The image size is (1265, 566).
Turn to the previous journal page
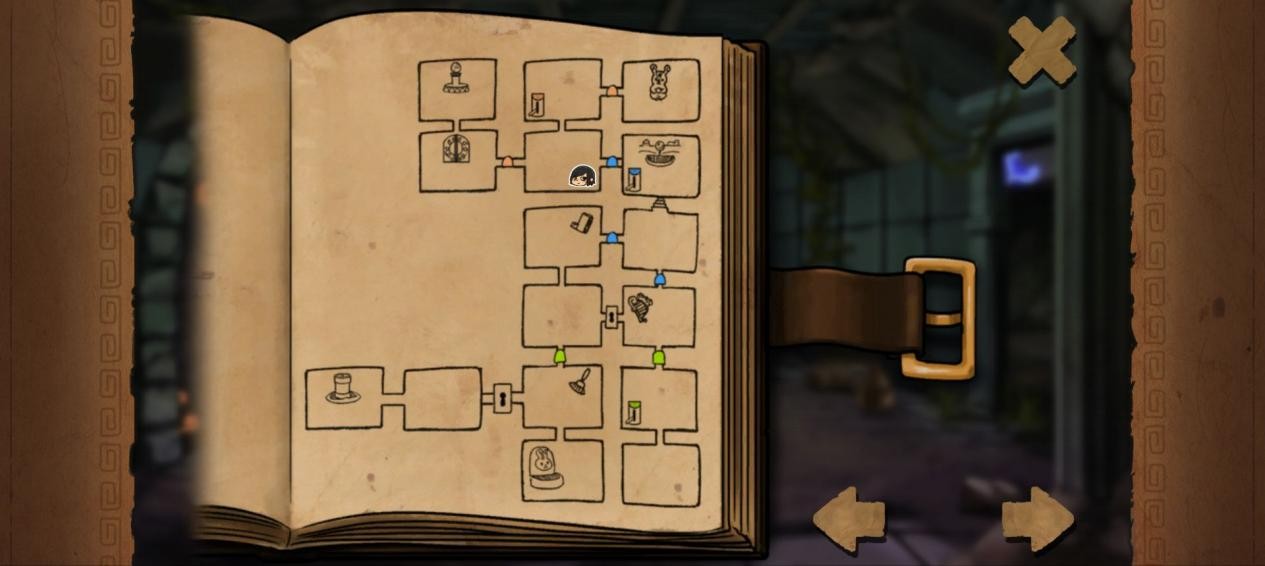pyautogui.click(x=849, y=518)
